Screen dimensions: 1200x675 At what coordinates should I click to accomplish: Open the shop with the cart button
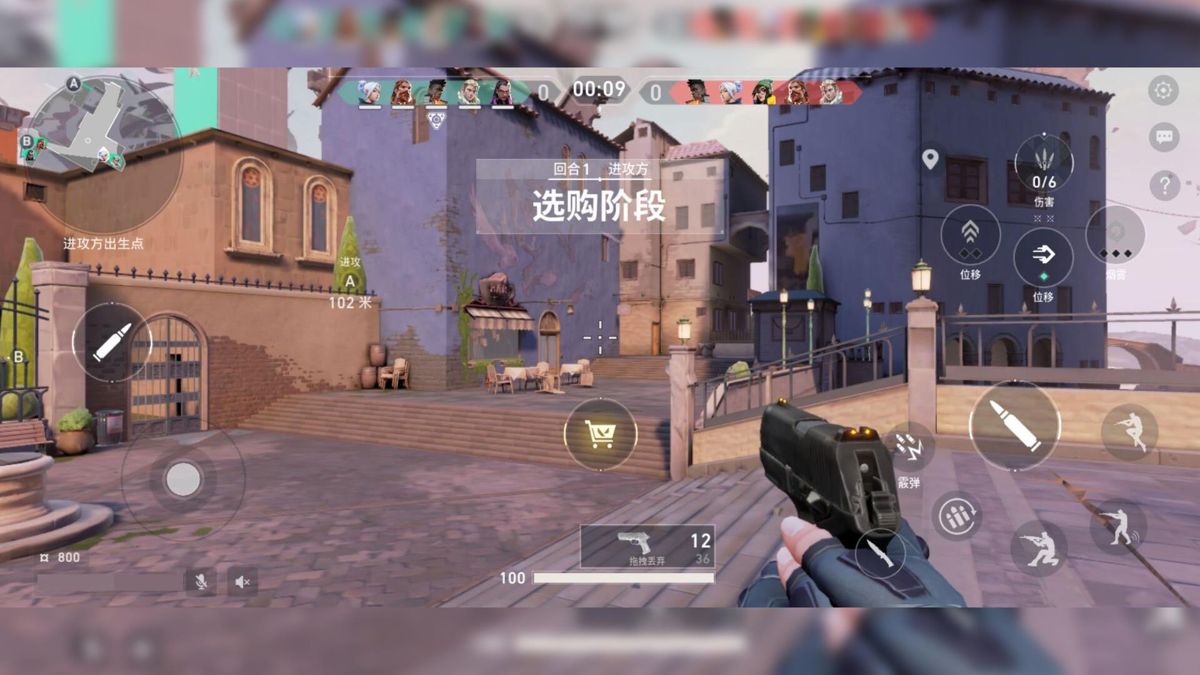click(600, 434)
